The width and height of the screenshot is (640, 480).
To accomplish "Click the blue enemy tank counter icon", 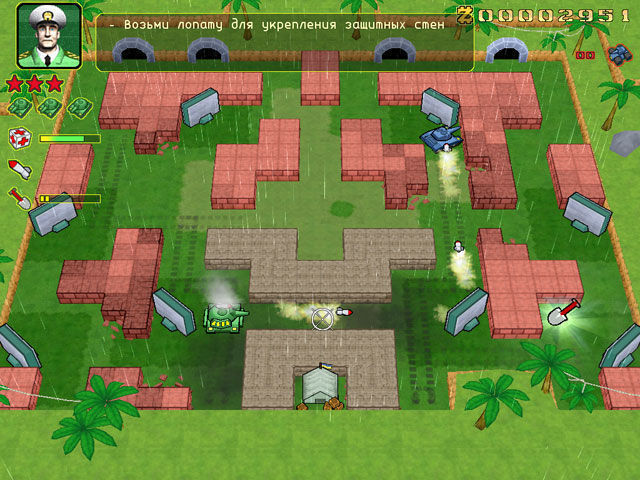I will (x=616, y=55).
